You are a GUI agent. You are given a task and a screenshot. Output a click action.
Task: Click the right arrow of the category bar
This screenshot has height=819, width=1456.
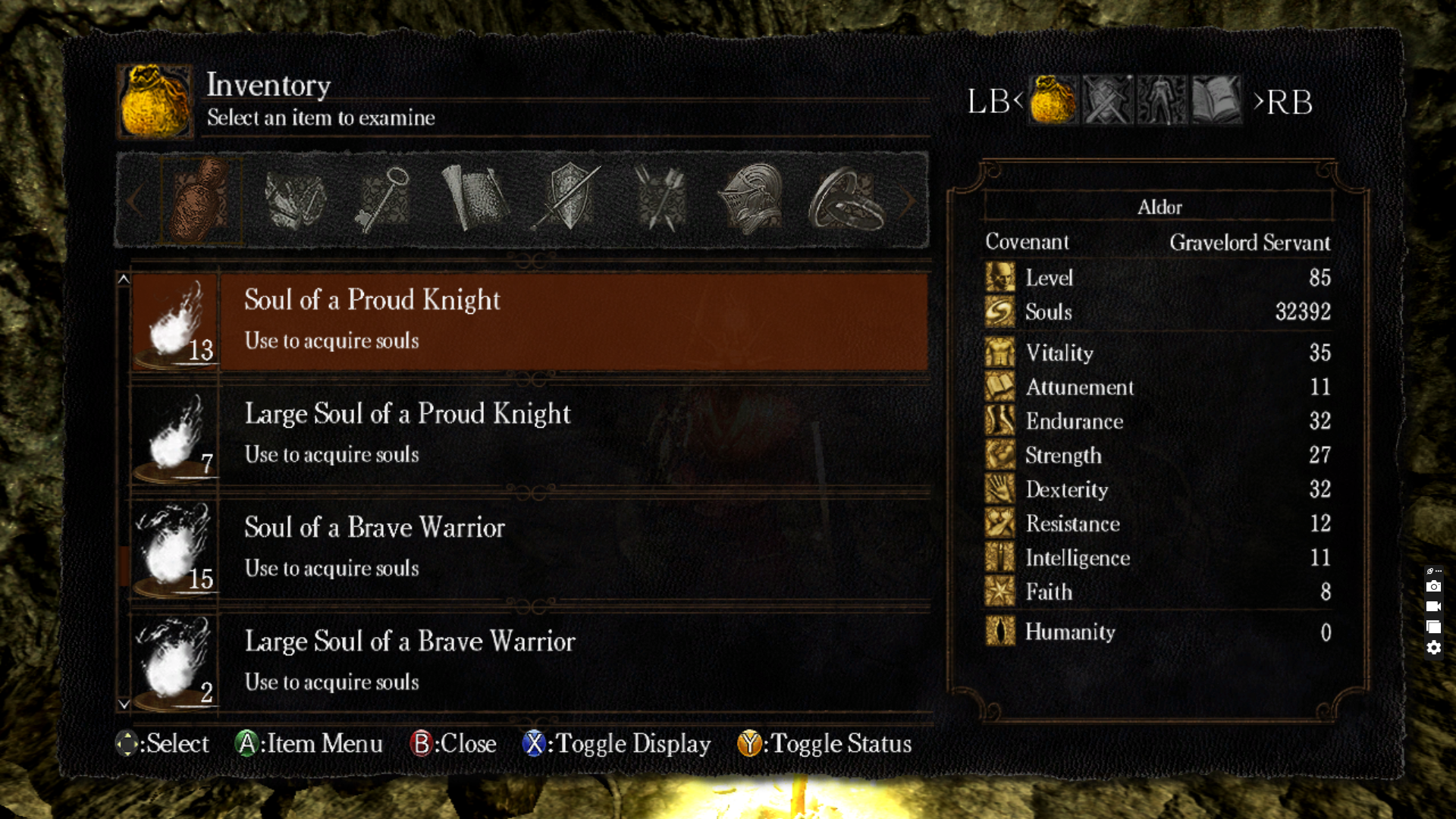(909, 201)
